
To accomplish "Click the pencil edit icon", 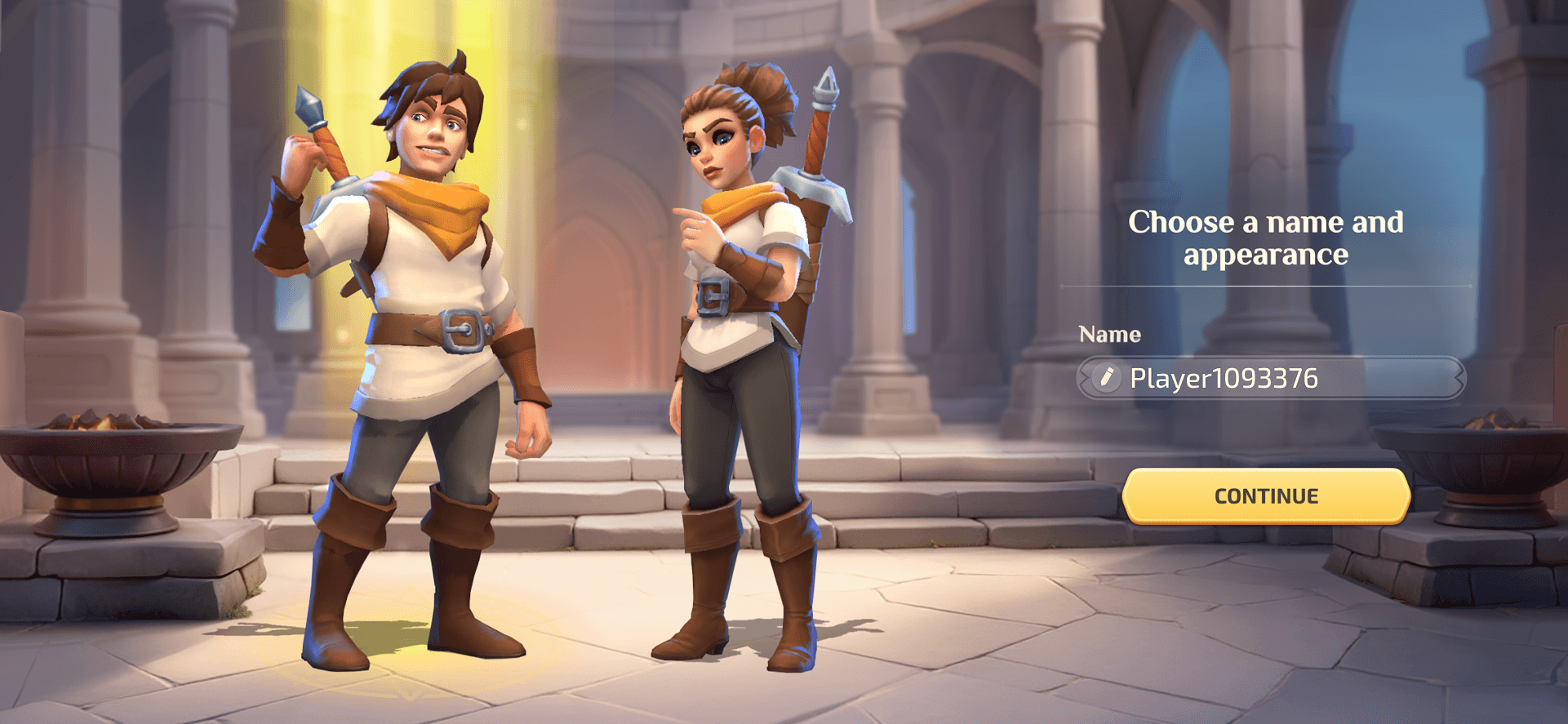I will coord(1106,378).
